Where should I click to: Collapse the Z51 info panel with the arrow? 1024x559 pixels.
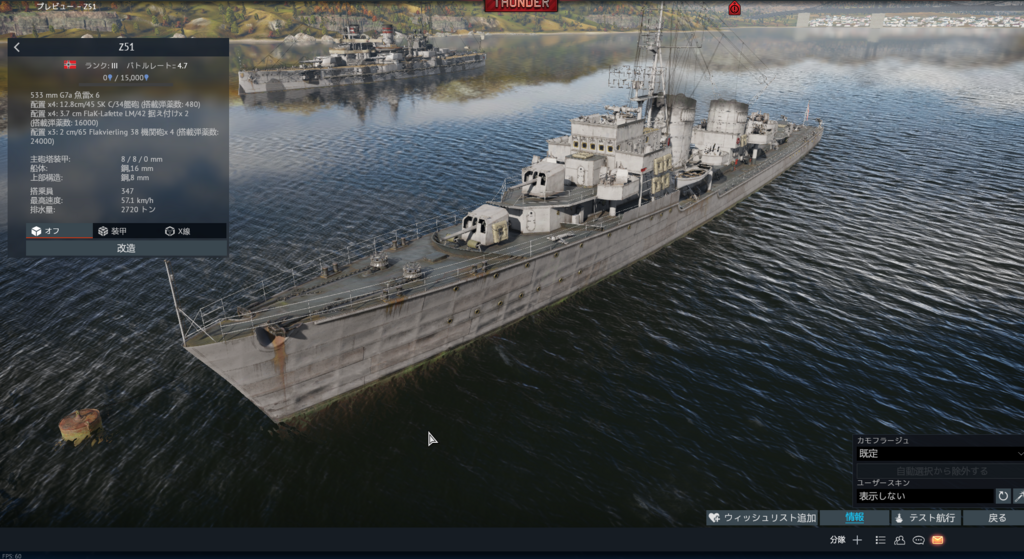[x=17, y=47]
